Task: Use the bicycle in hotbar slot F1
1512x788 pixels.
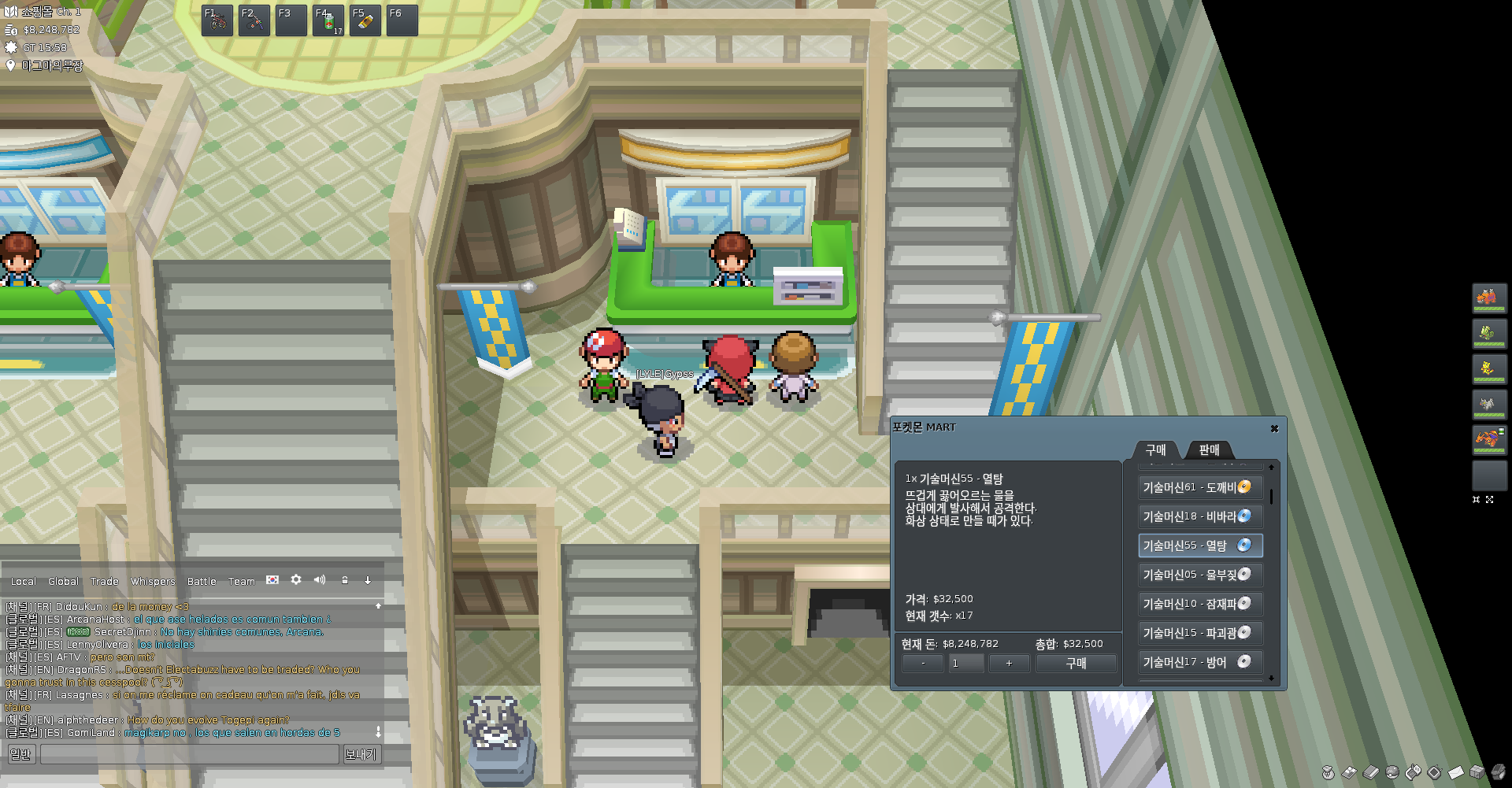Action: [217, 21]
